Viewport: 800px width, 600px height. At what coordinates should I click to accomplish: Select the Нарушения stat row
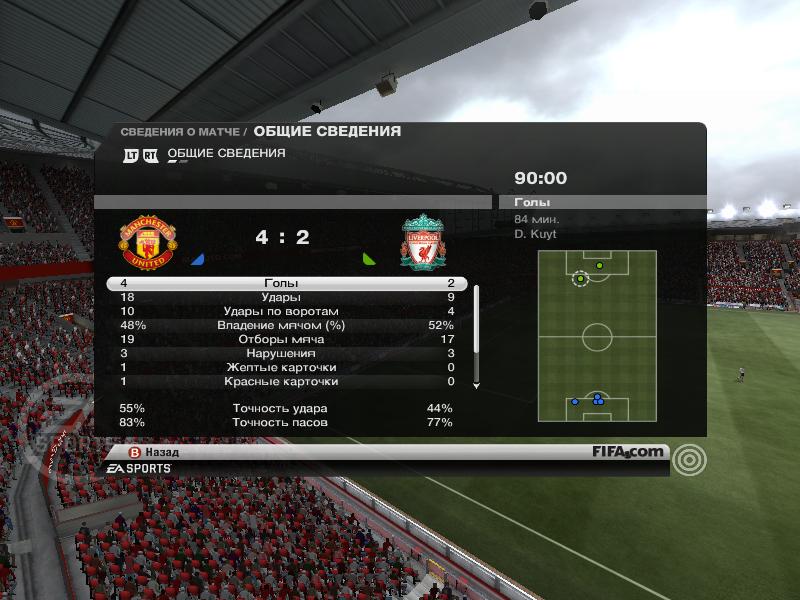[281, 354]
